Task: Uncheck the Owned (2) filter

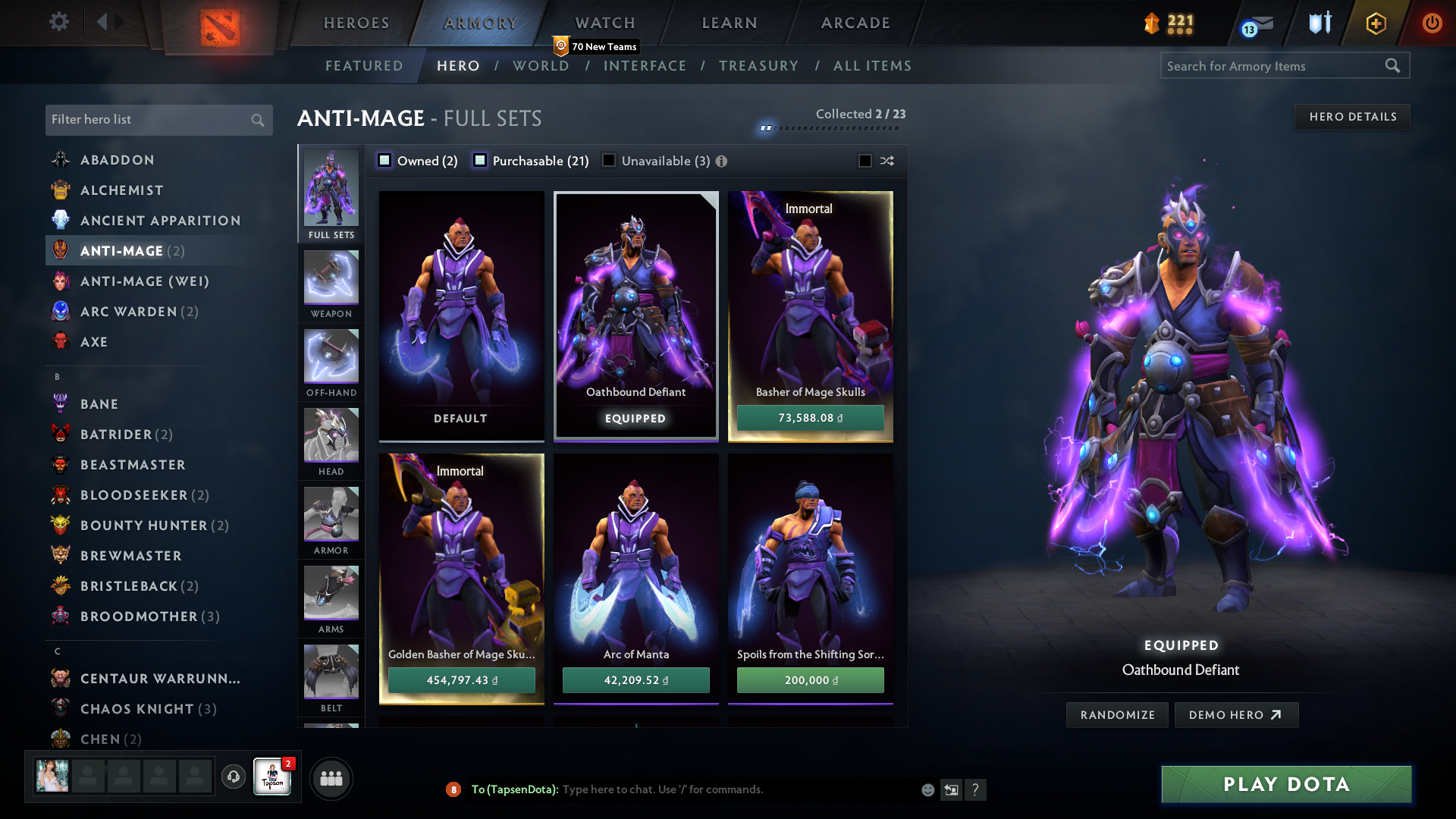Action: tap(384, 161)
